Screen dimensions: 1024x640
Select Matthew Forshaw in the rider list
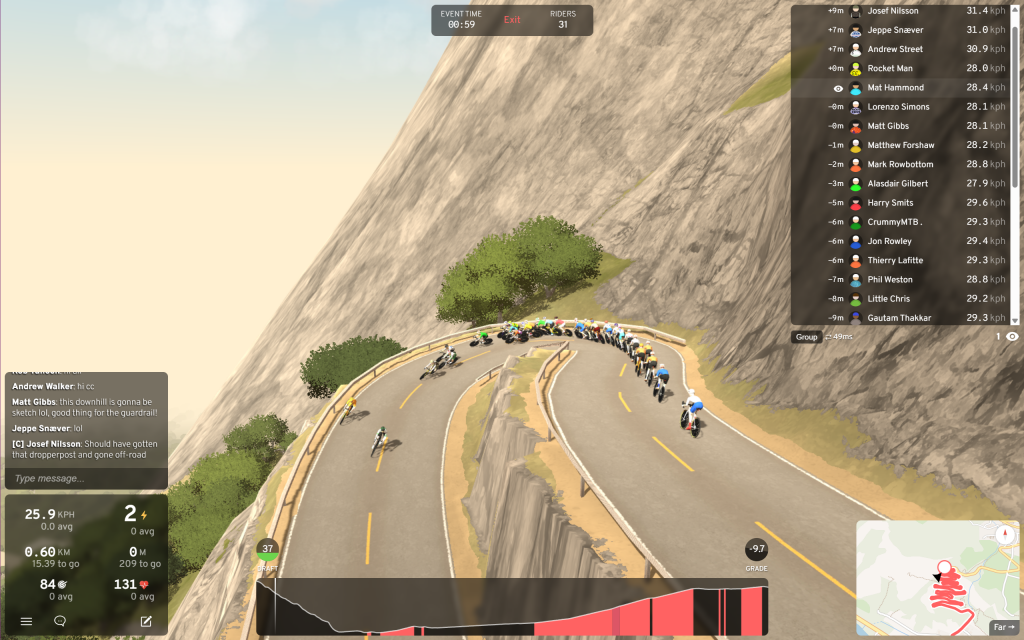tap(901, 145)
